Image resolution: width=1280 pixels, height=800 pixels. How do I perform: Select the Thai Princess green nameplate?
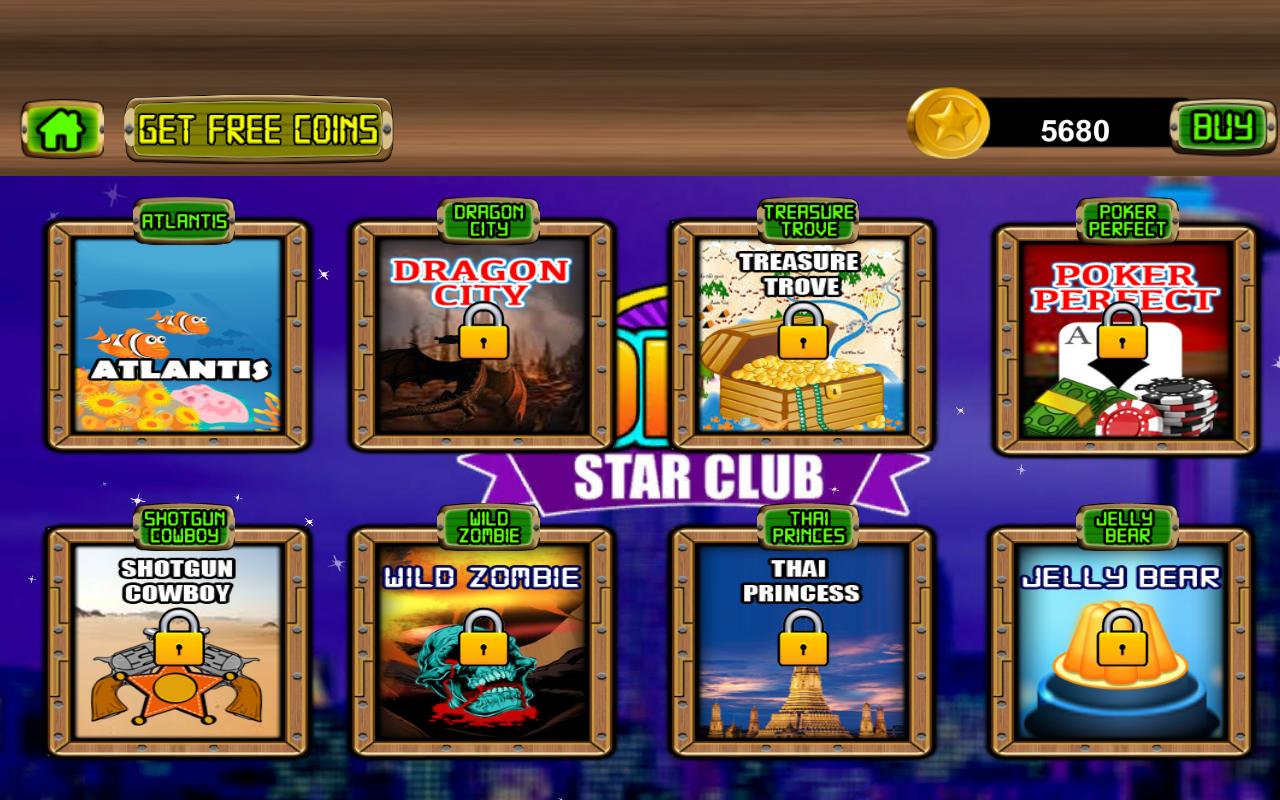[x=806, y=525]
